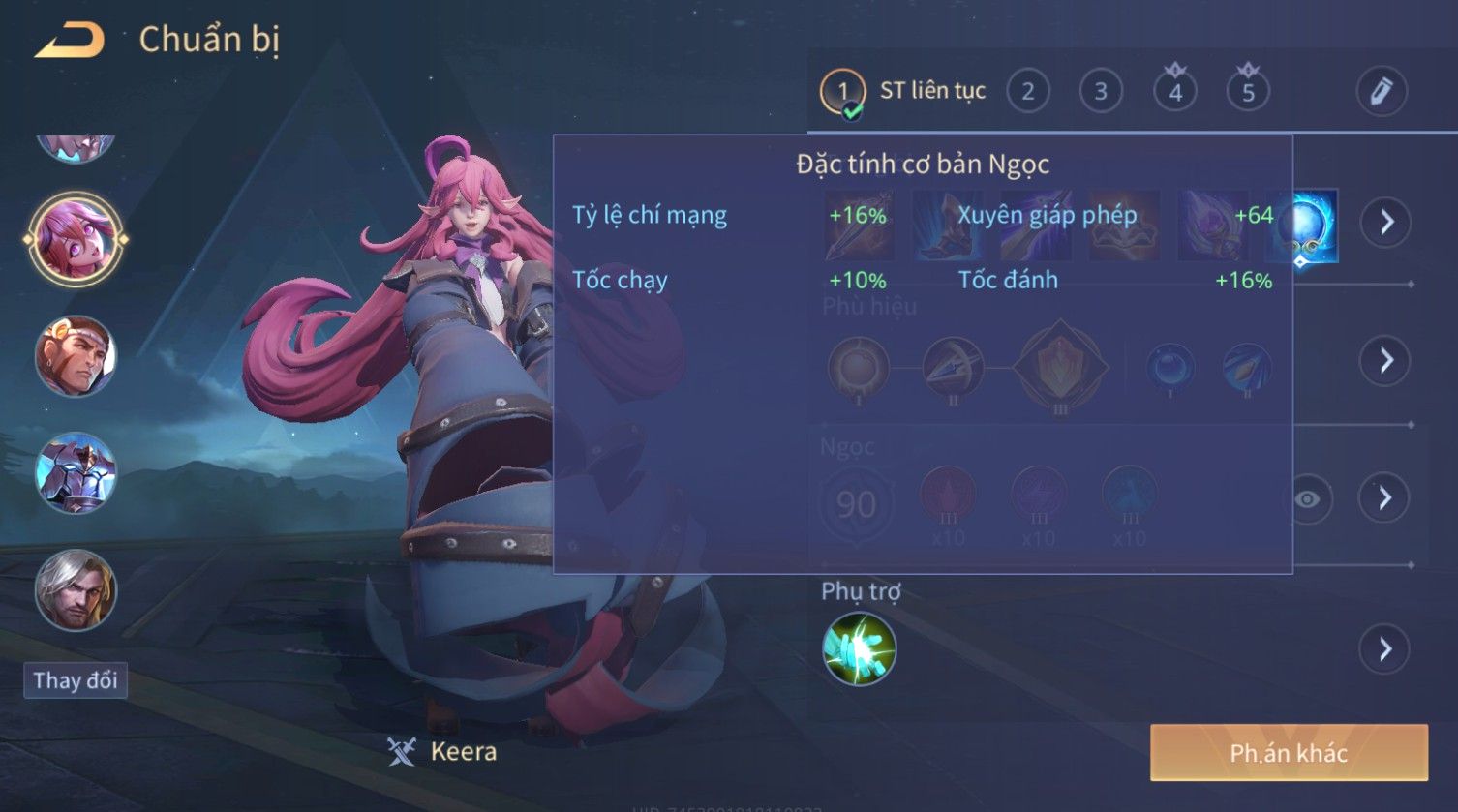Switch to preset number 4
The width and height of the screenshot is (1458, 812).
coord(1174,92)
